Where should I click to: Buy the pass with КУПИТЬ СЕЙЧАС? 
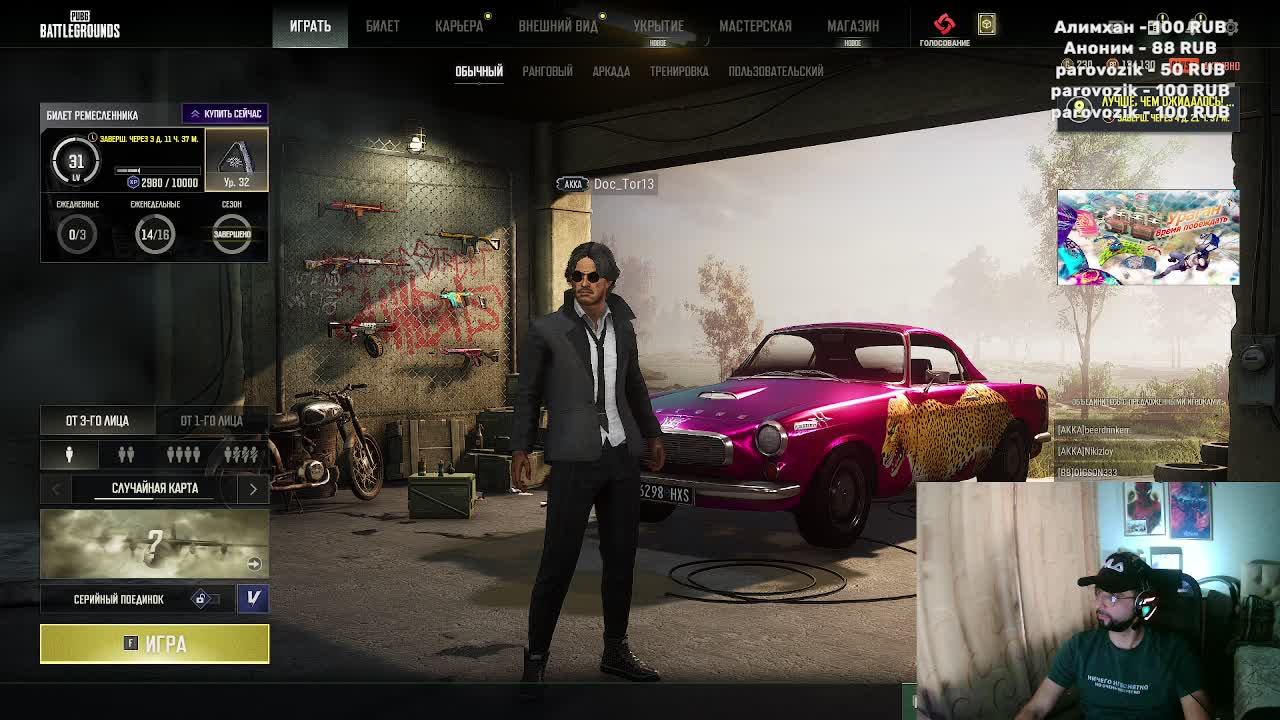pos(225,114)
